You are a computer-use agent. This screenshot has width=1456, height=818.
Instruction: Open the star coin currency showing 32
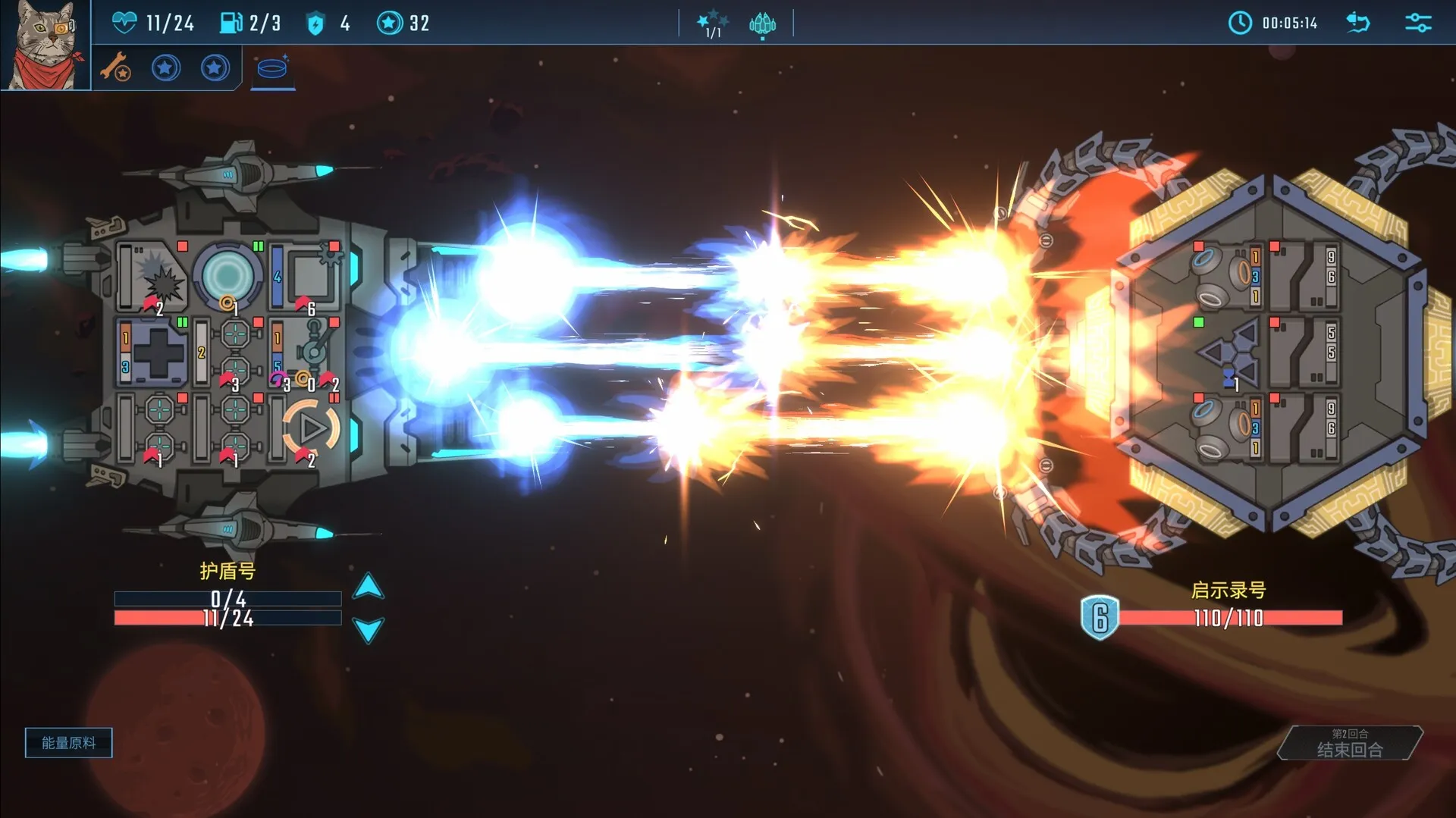(390, 22)
